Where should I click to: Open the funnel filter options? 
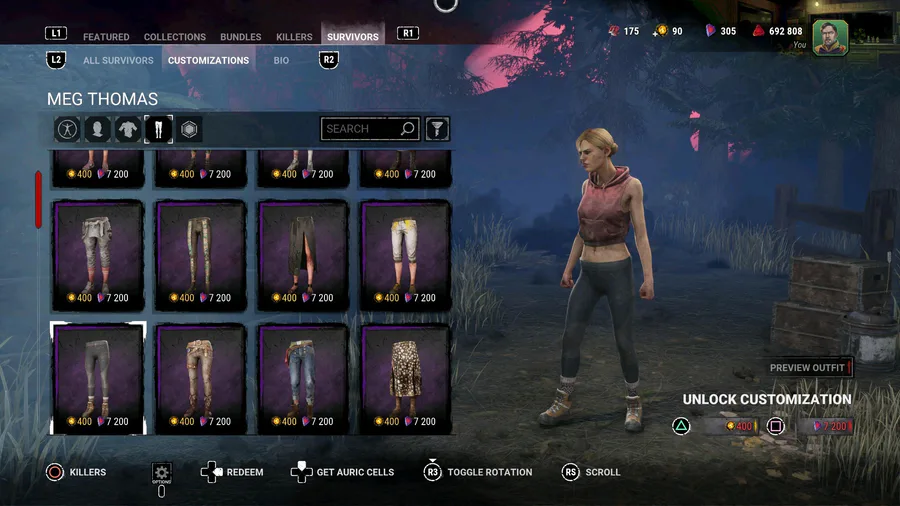pos(437,129)
